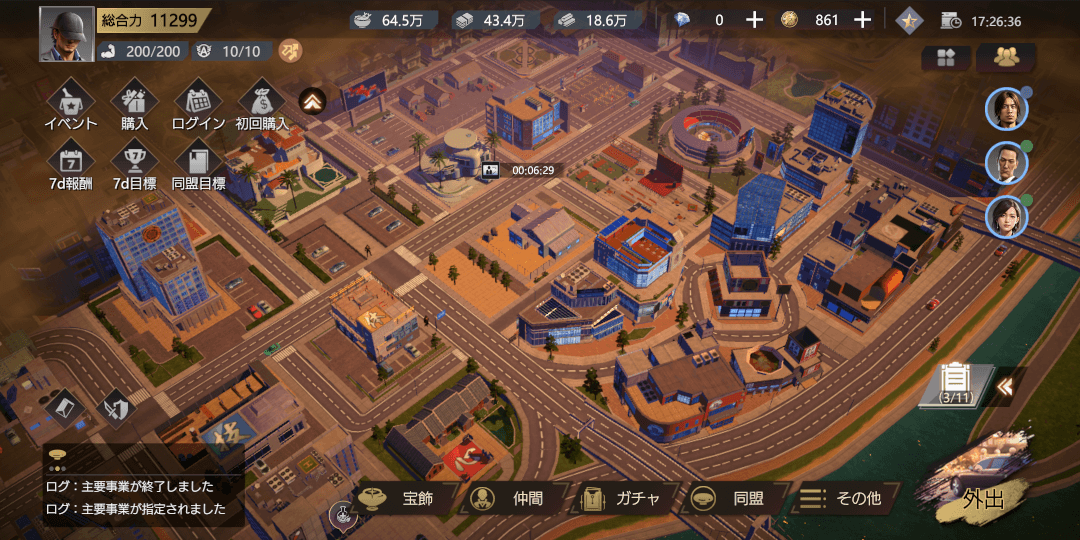Collapse the top-left icon menu arrow
Image resolution: width=1080 pixels, height=540 pixels.
point(313,100)
